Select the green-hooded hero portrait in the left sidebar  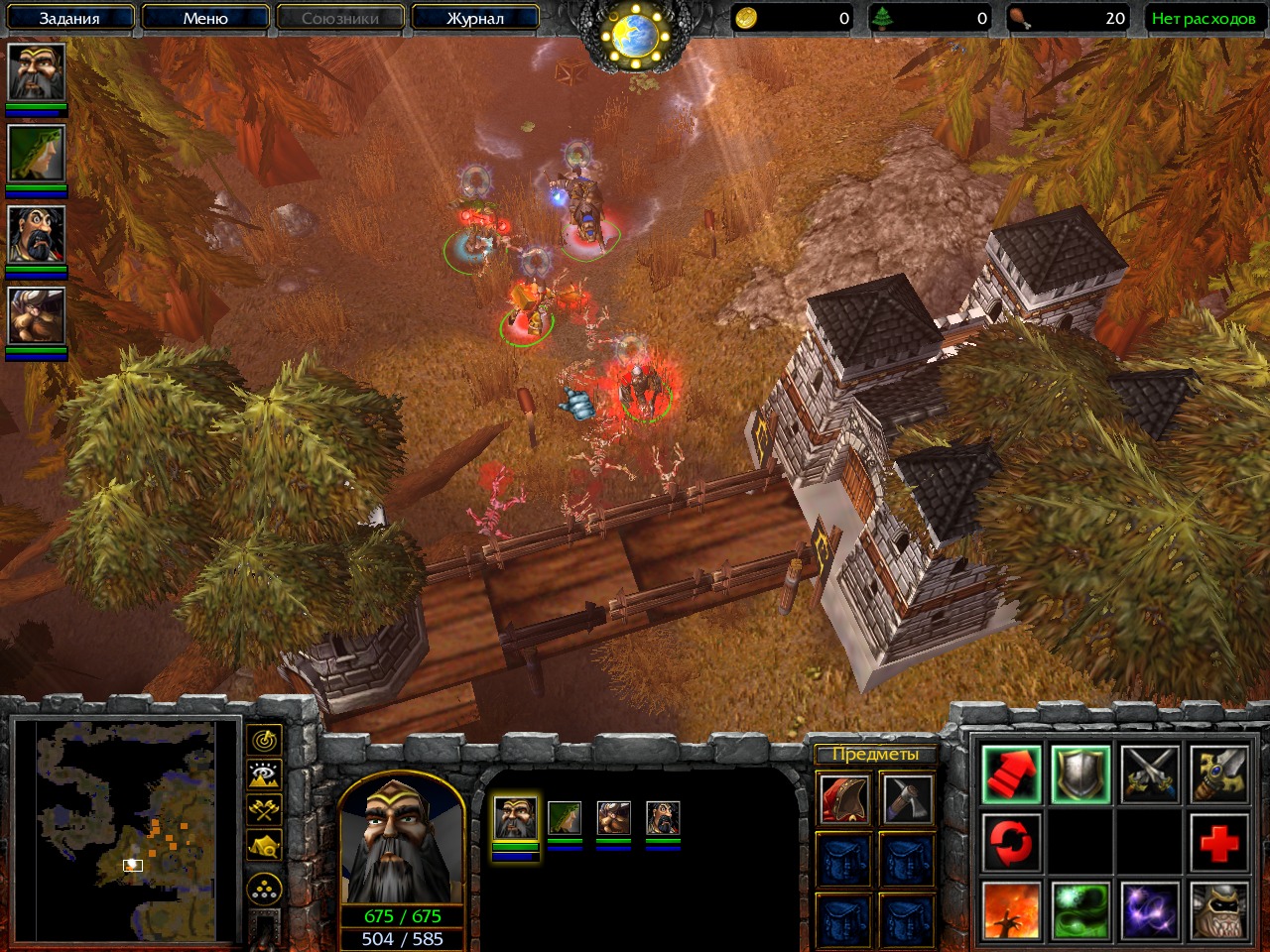(37, 154)
